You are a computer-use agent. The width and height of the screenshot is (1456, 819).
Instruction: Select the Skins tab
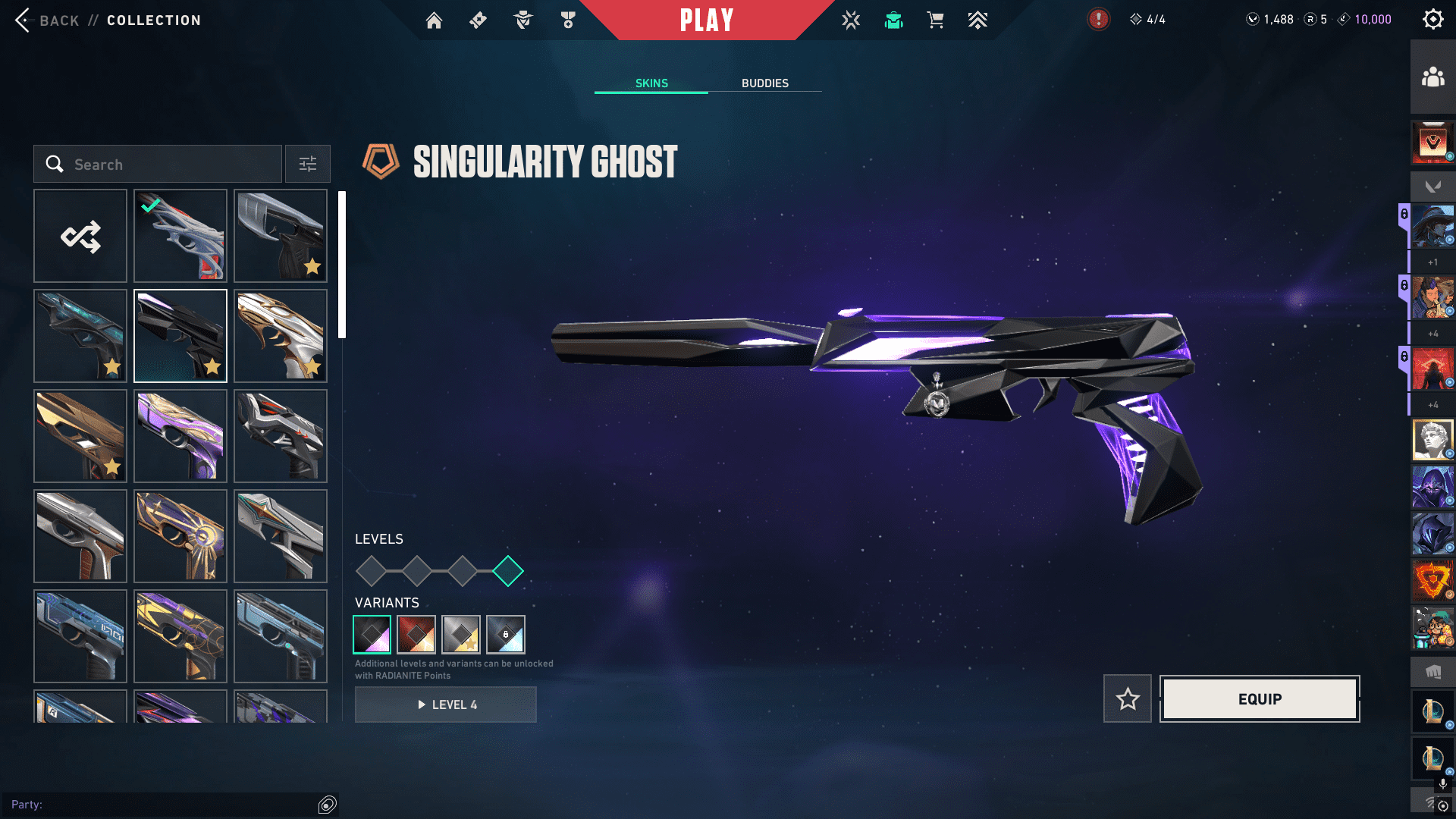[651, 83]
